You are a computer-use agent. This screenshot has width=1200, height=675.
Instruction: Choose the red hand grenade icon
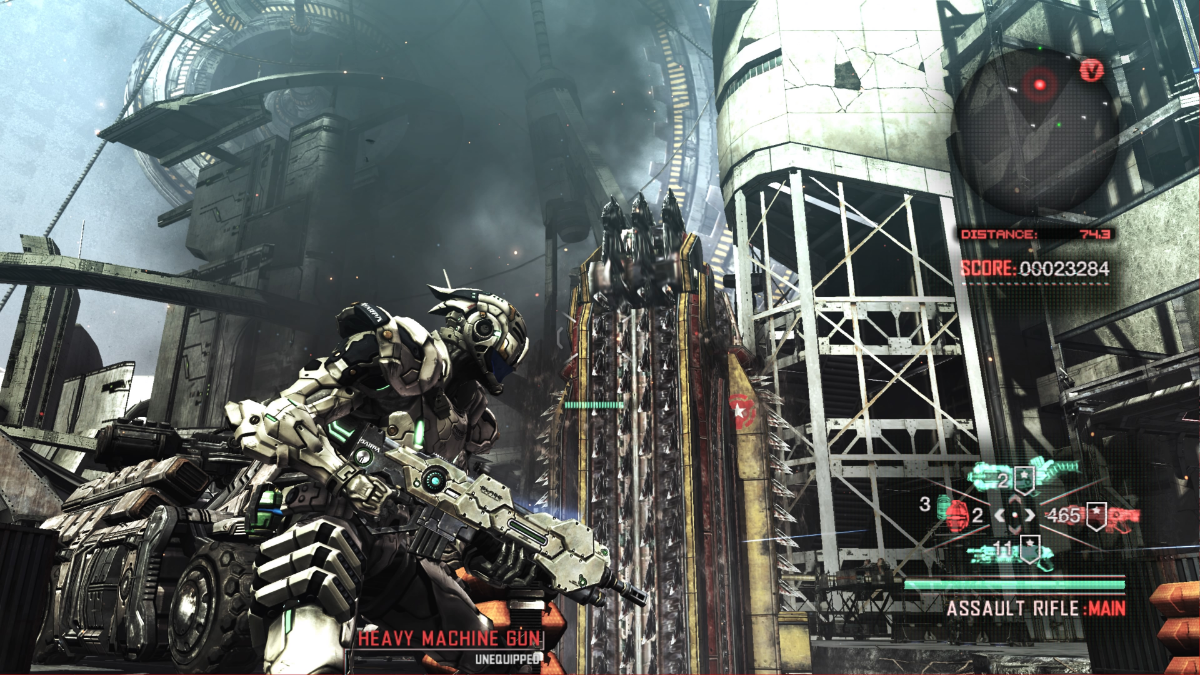(959, 516)
